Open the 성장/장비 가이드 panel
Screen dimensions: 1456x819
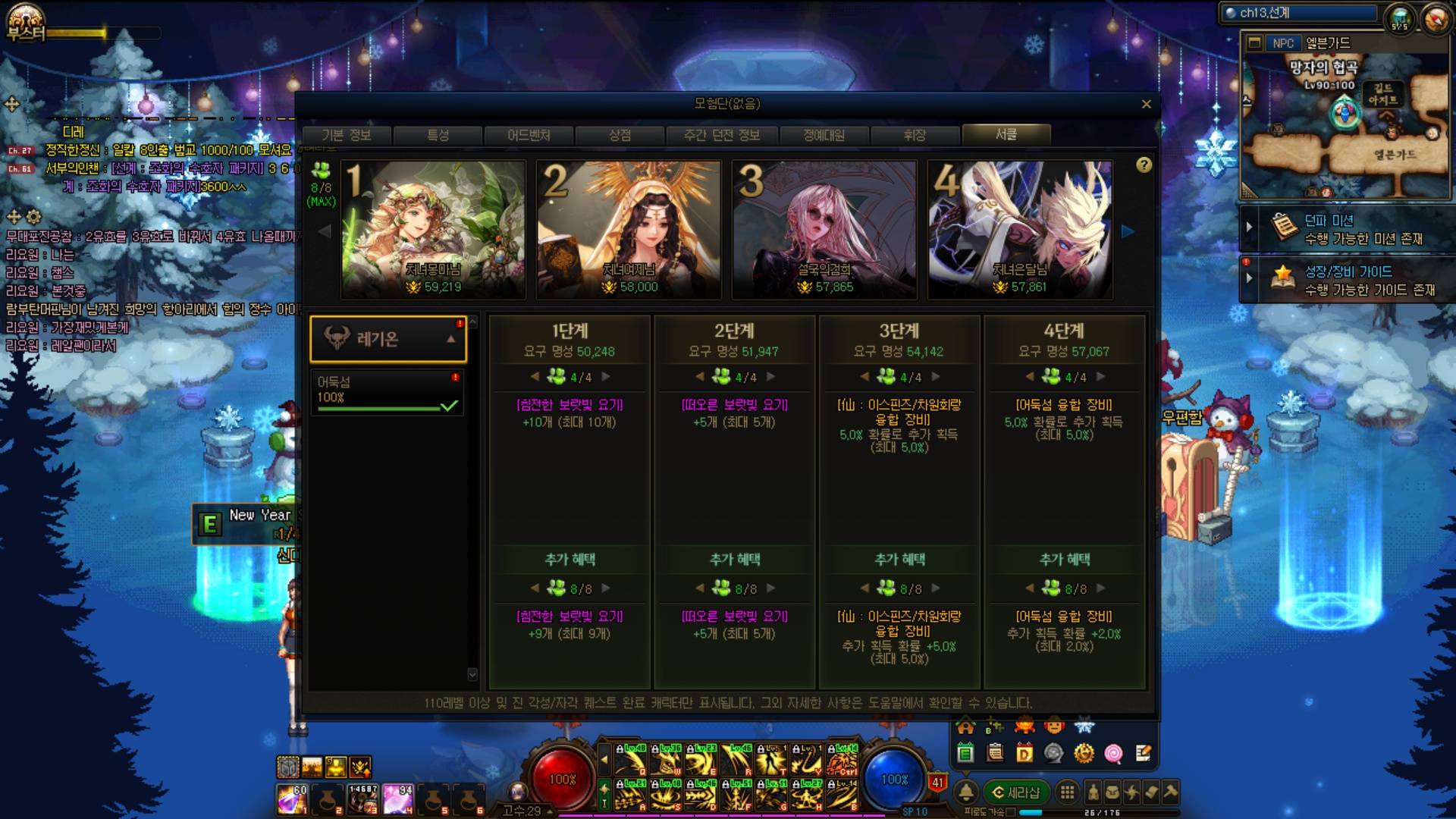tap(1350, 280)
